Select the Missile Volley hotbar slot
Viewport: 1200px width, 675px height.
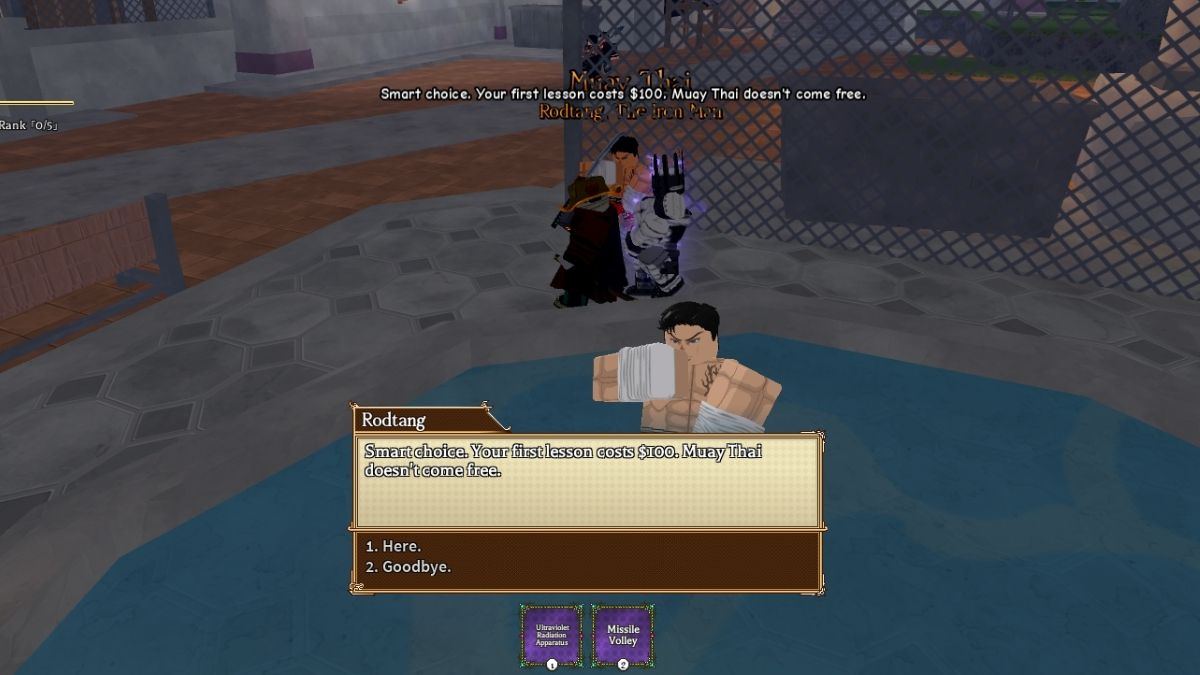pyautogui.click(x=622, y=634)
